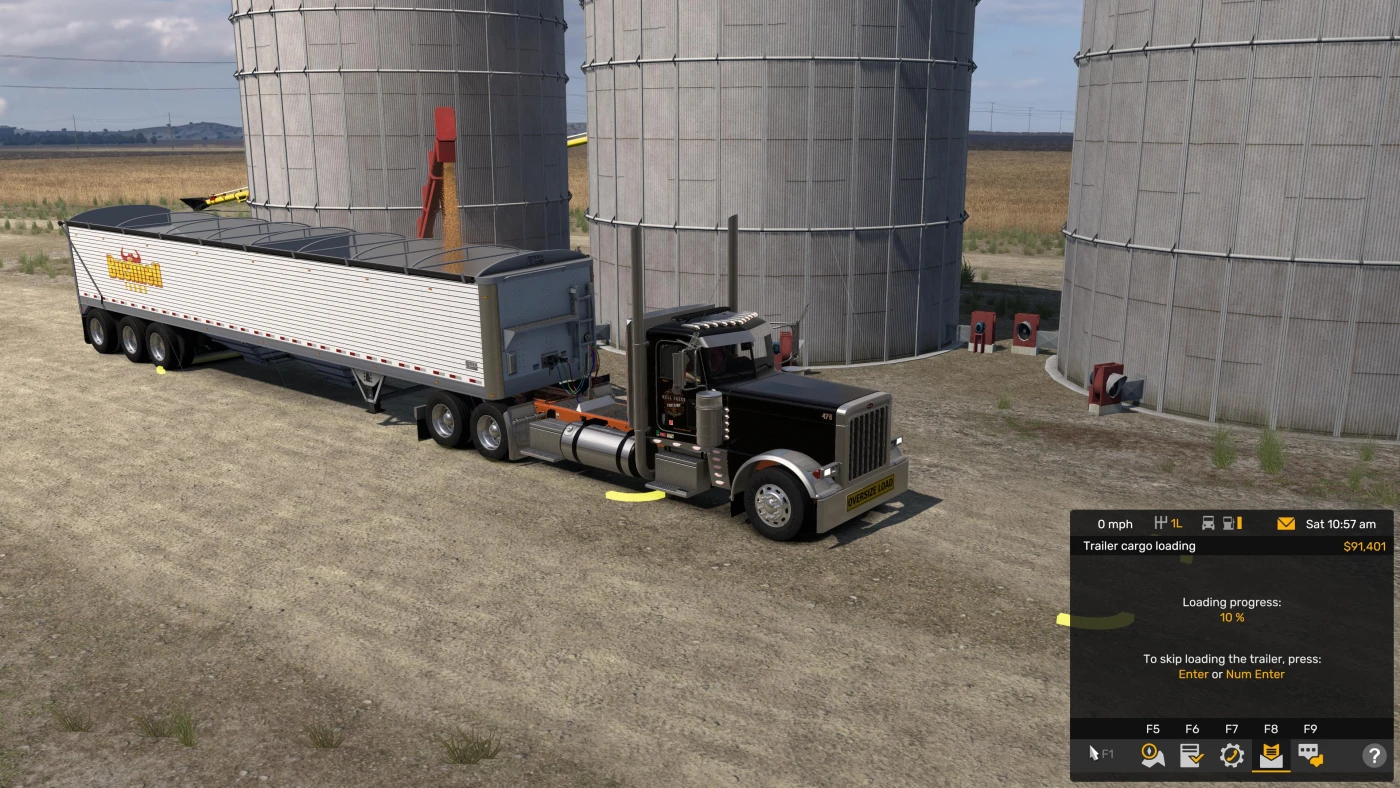Open the F7 roadside assistance gear icon
The image size is (1400, 788).
1232,755
